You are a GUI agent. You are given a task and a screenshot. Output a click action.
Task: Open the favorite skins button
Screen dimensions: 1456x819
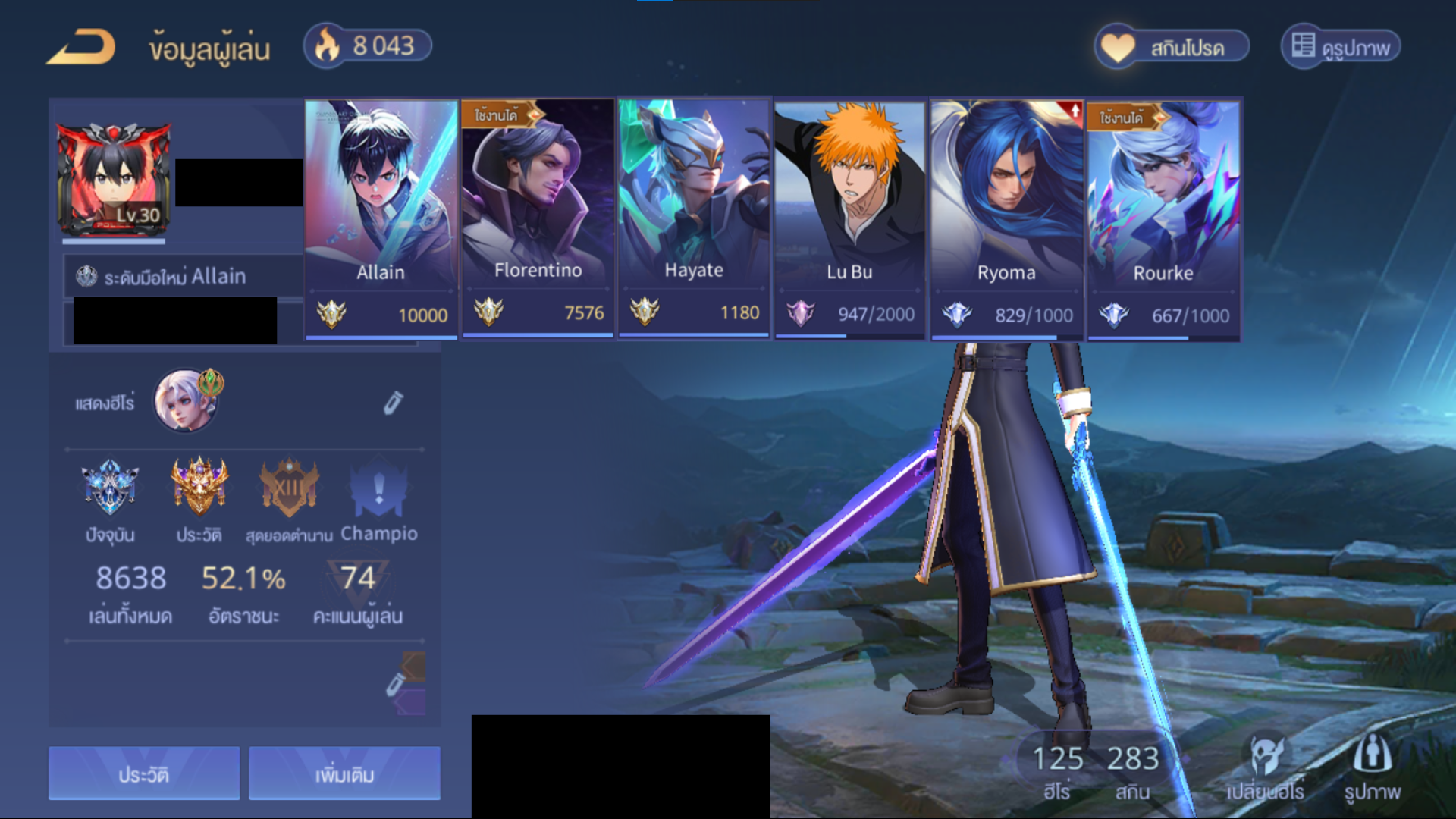1172,47
